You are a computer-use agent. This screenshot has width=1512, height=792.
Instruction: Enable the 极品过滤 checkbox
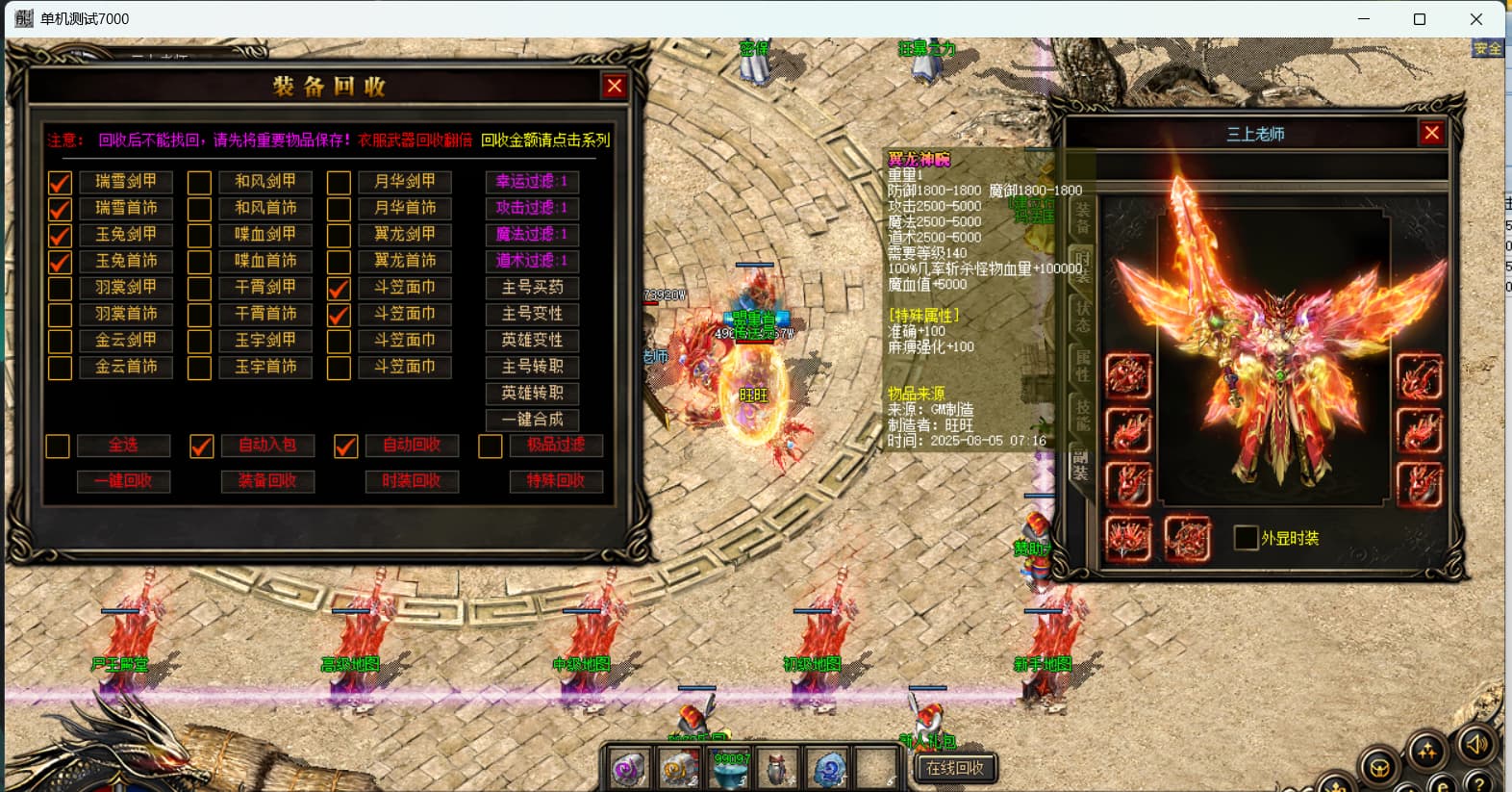tap(491, 446)
